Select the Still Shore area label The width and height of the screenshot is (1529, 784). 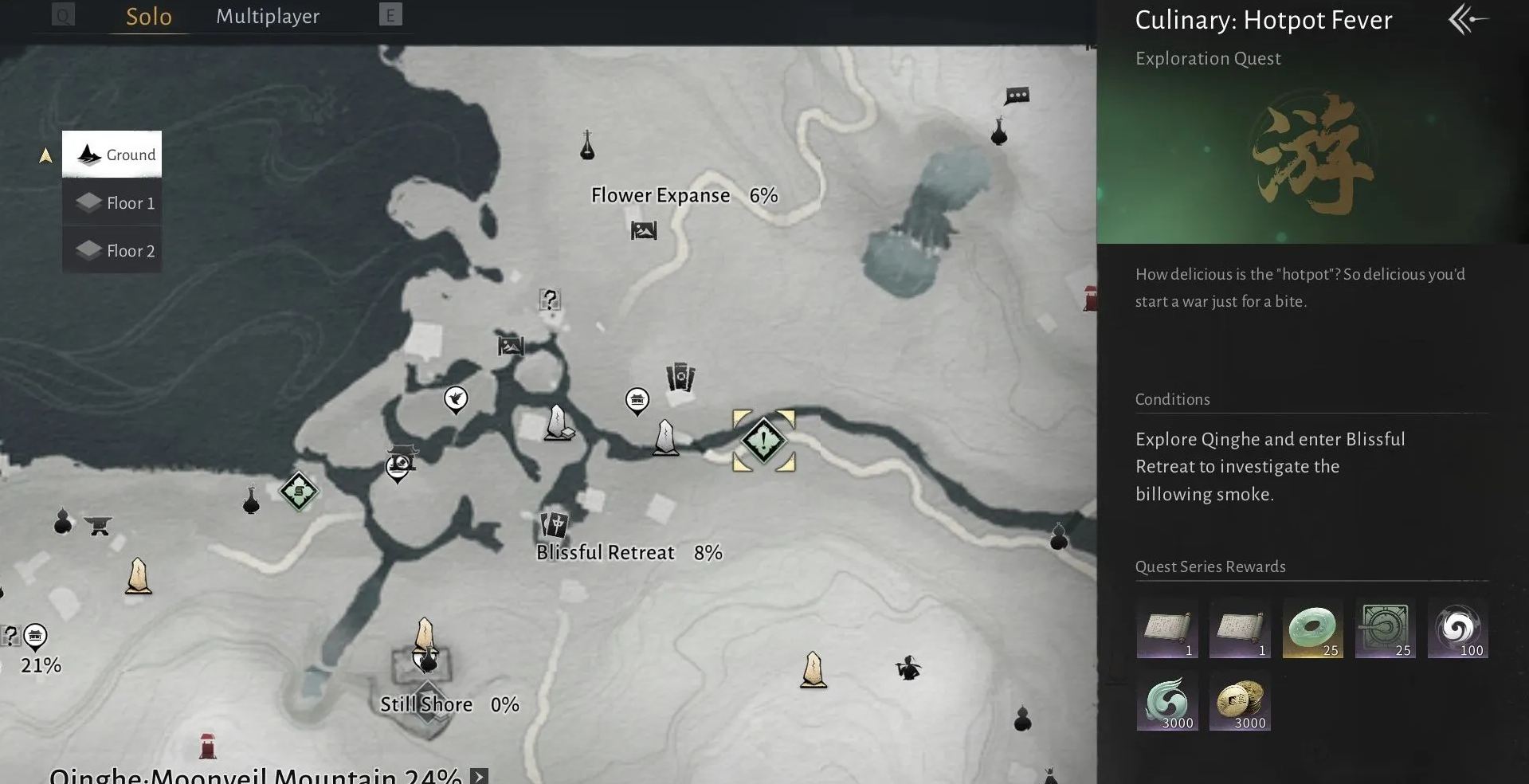click(x=426, y=704)
